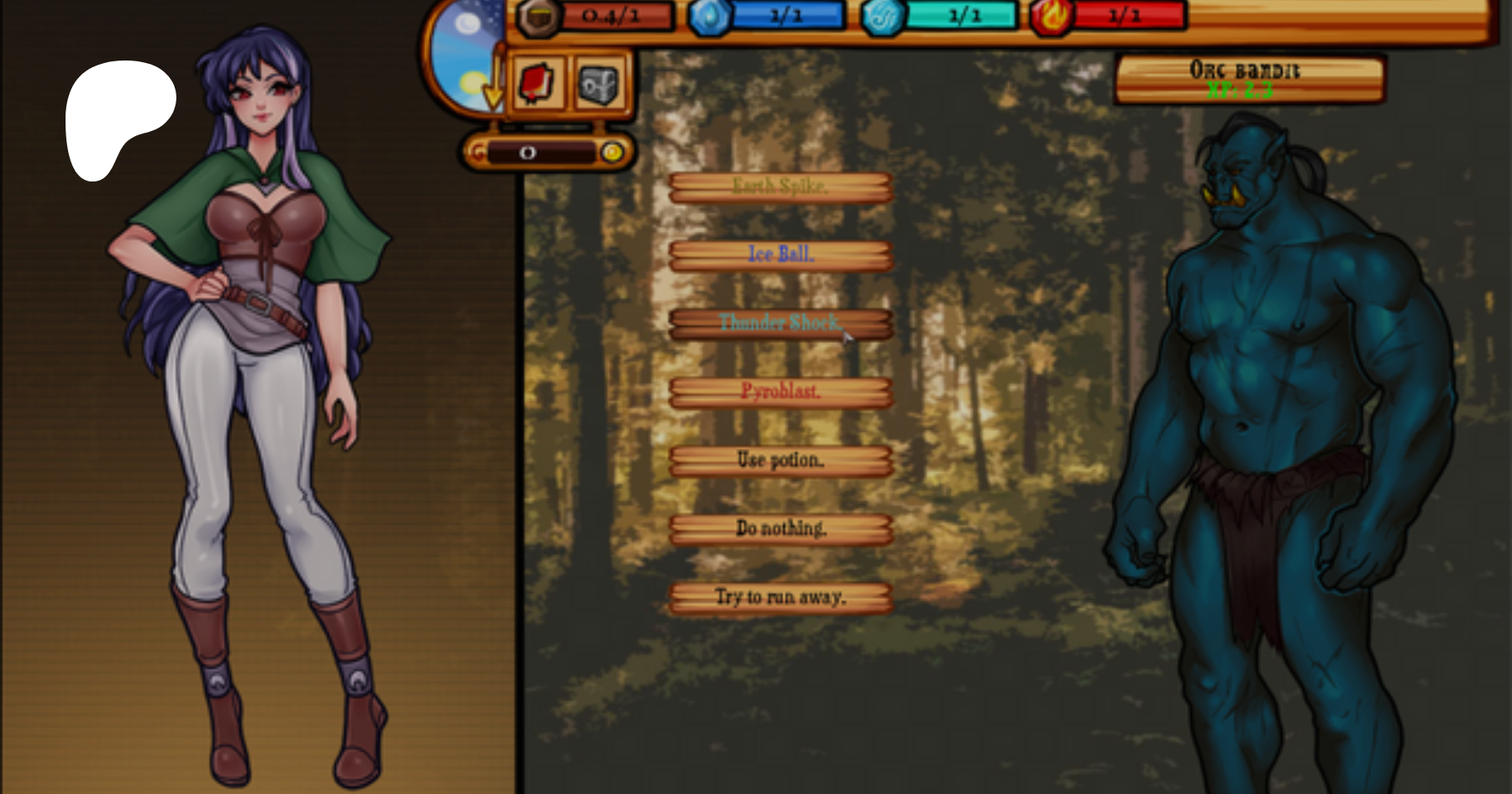
Task: Select the Do nothing action
Action: pos(780,528)
